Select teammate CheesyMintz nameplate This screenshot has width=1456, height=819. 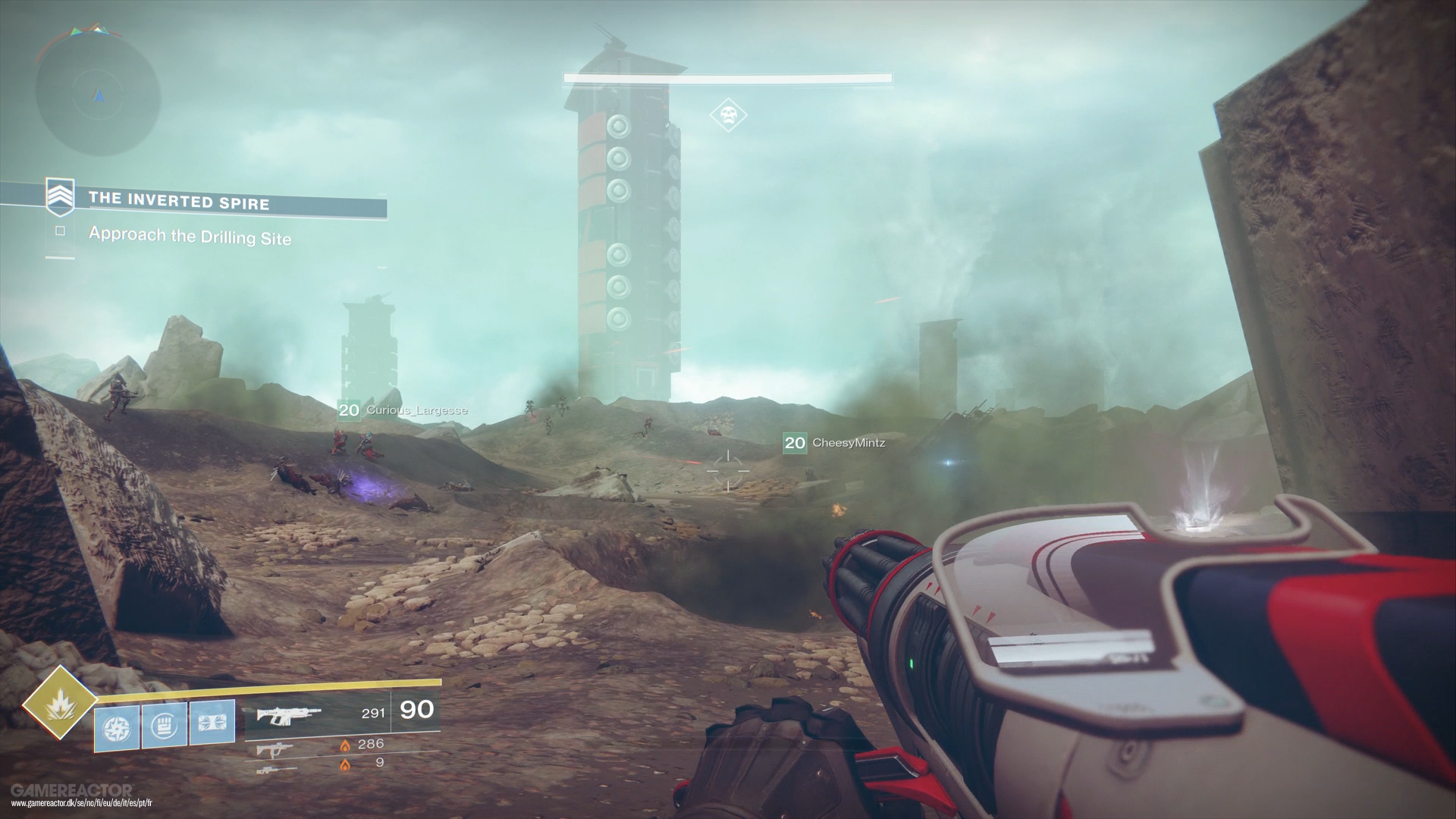[x=834, y=443]
